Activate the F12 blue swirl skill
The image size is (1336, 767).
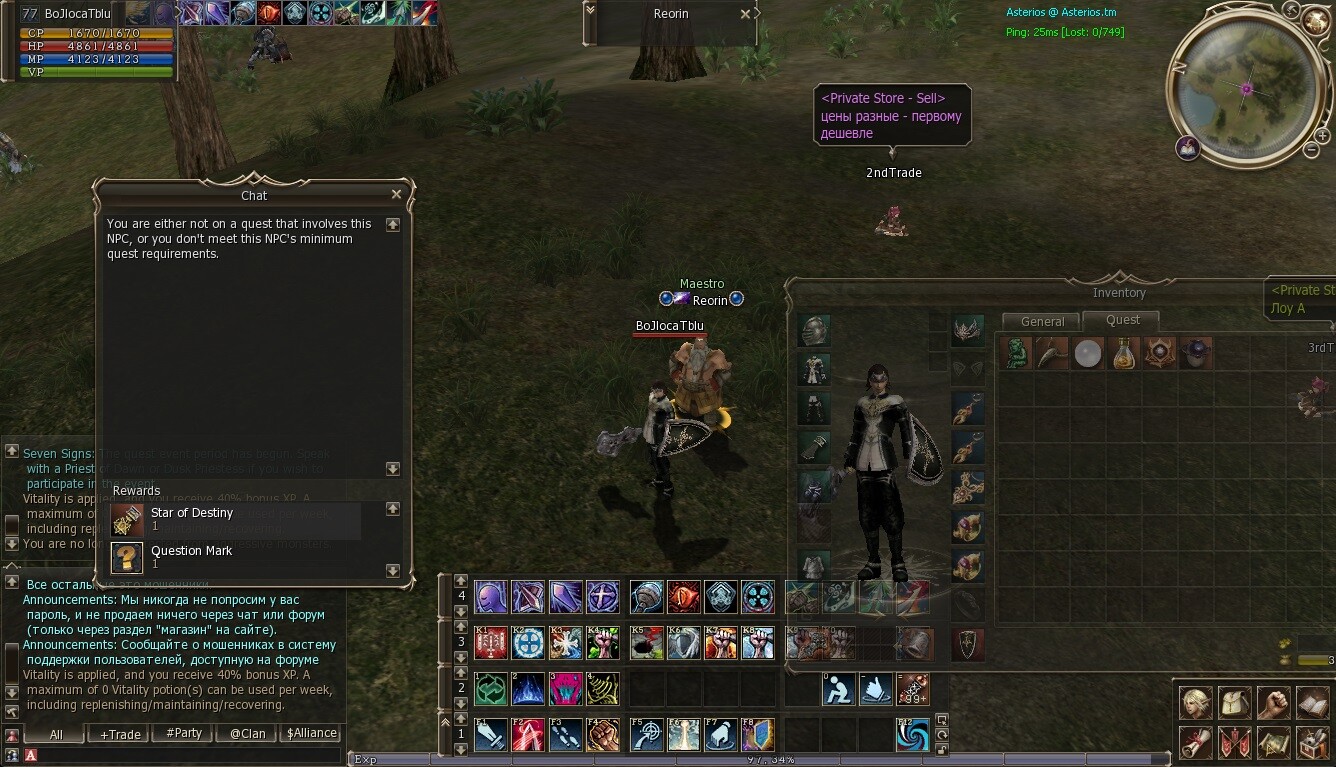(912, 736)
